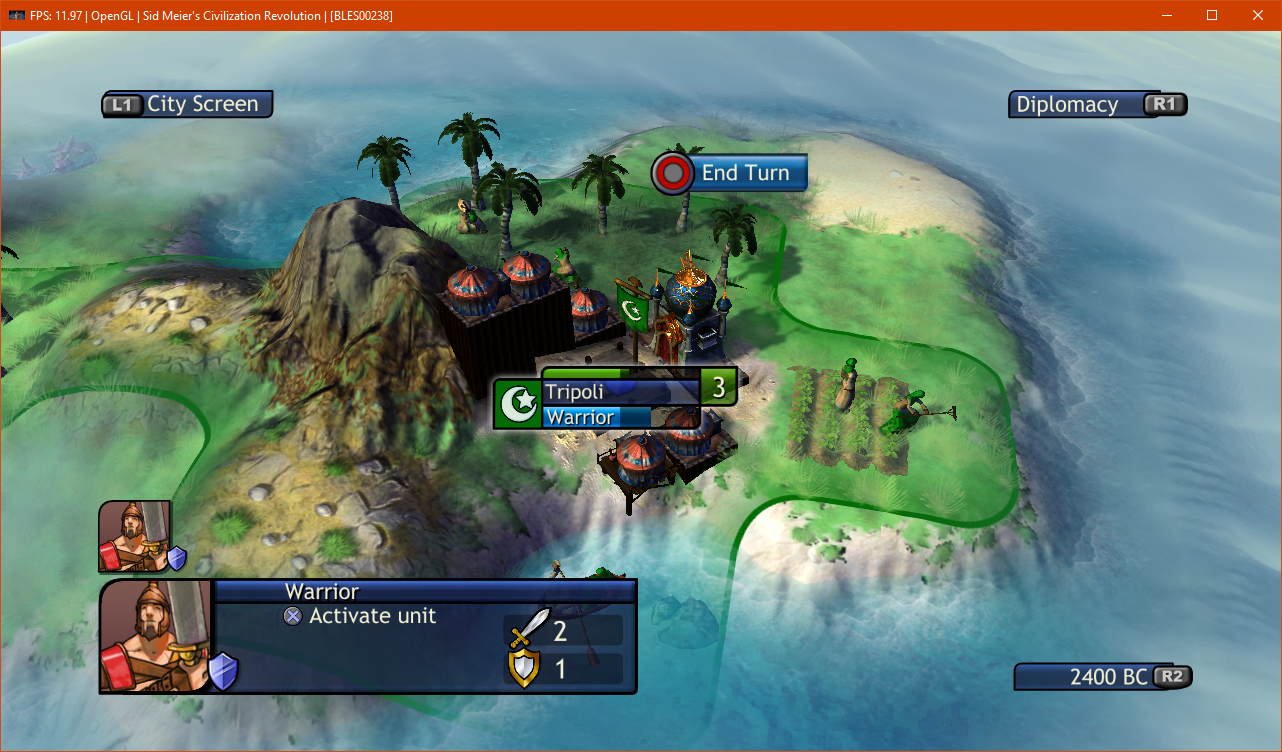Close the emulator window
The image size is (1282, 752).
tap(1258, 15)
